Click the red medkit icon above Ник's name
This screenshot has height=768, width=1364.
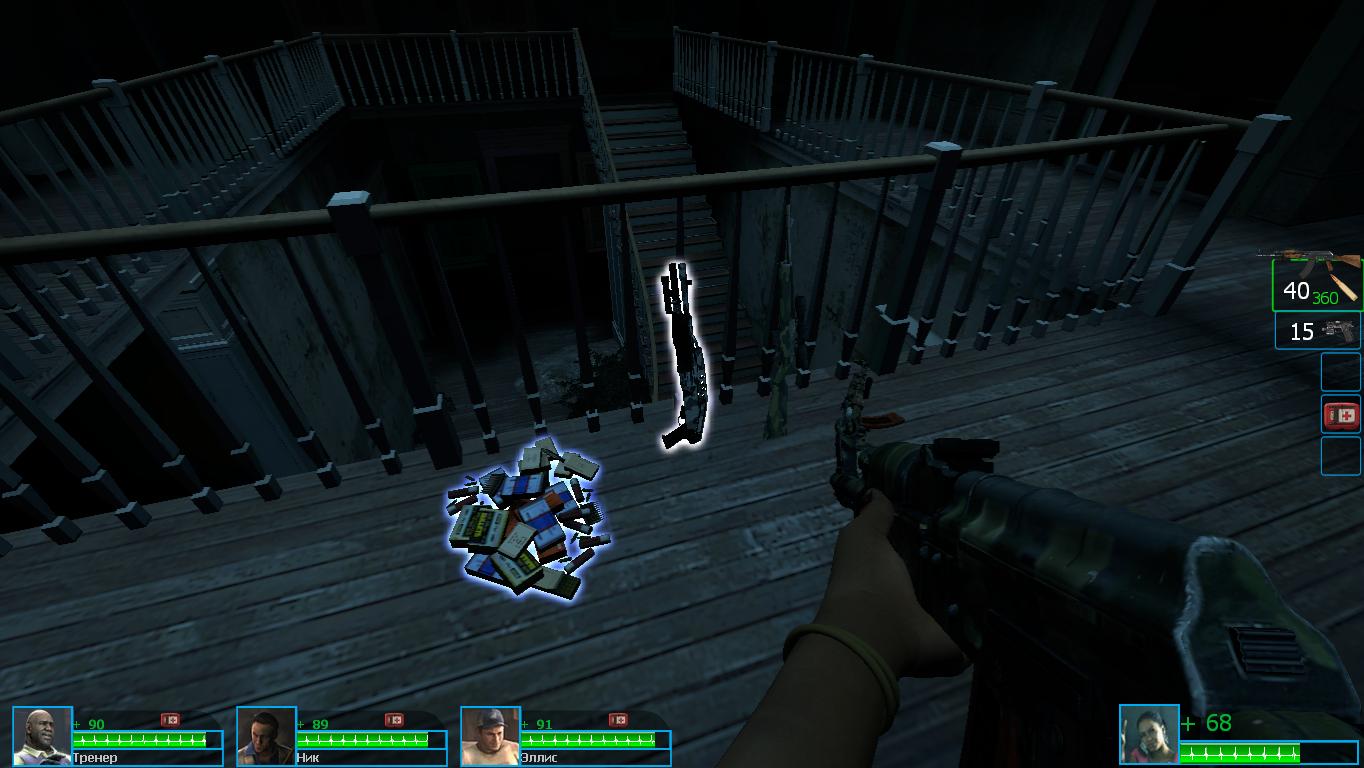(x=395, y=717)
